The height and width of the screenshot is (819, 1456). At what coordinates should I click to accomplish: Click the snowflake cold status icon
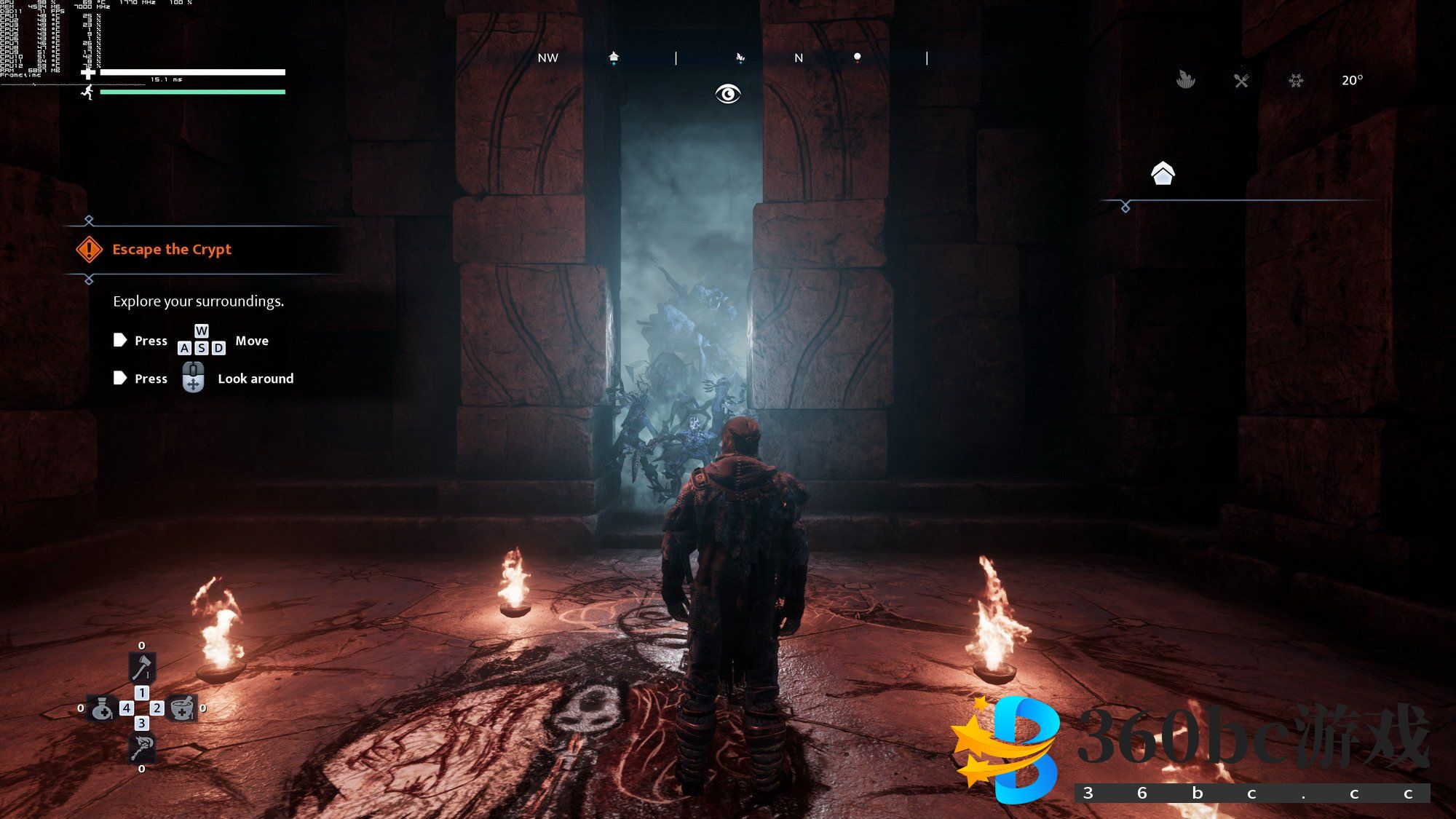click(1296, 80)
